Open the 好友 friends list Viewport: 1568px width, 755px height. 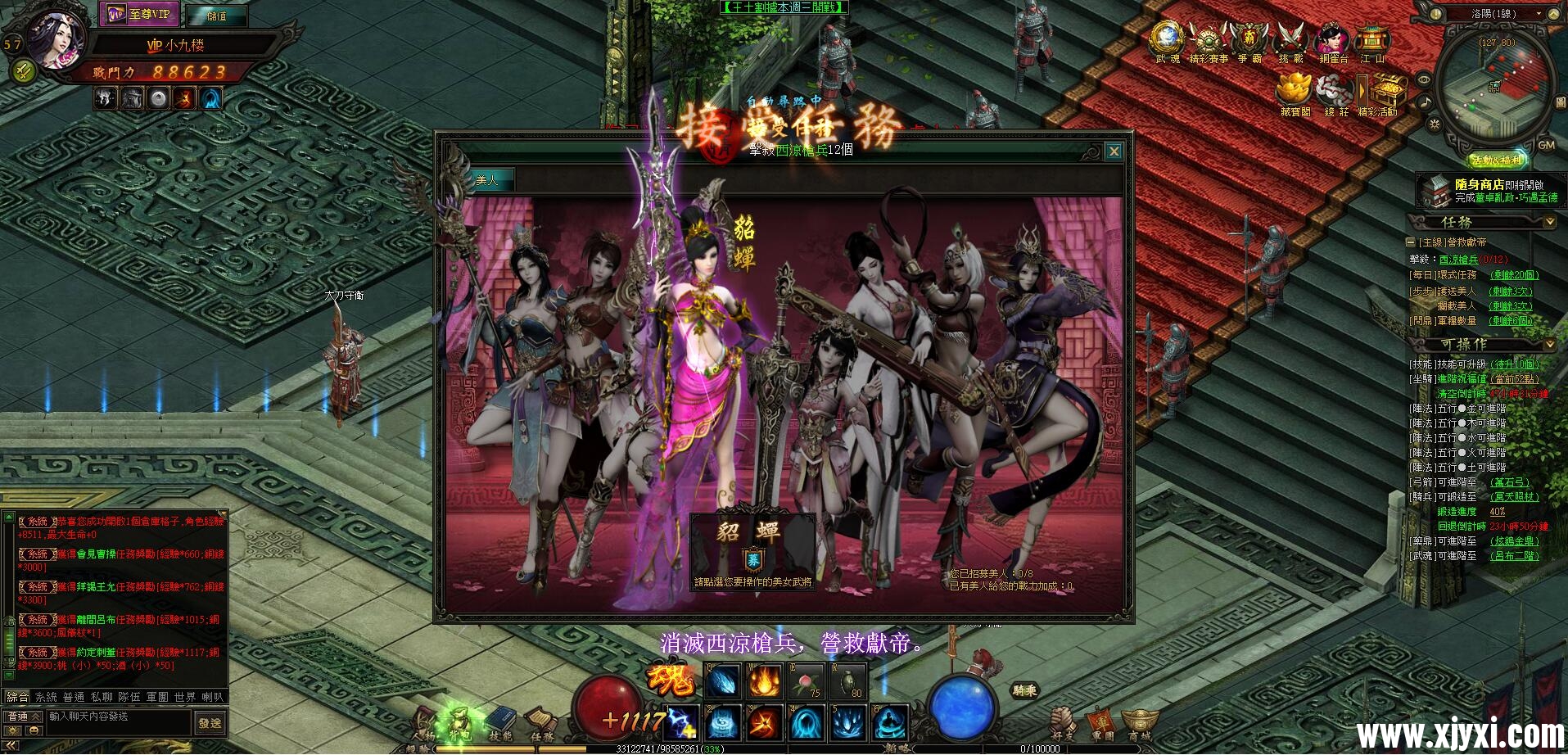pyautogui.click(x=1063, y=722)
